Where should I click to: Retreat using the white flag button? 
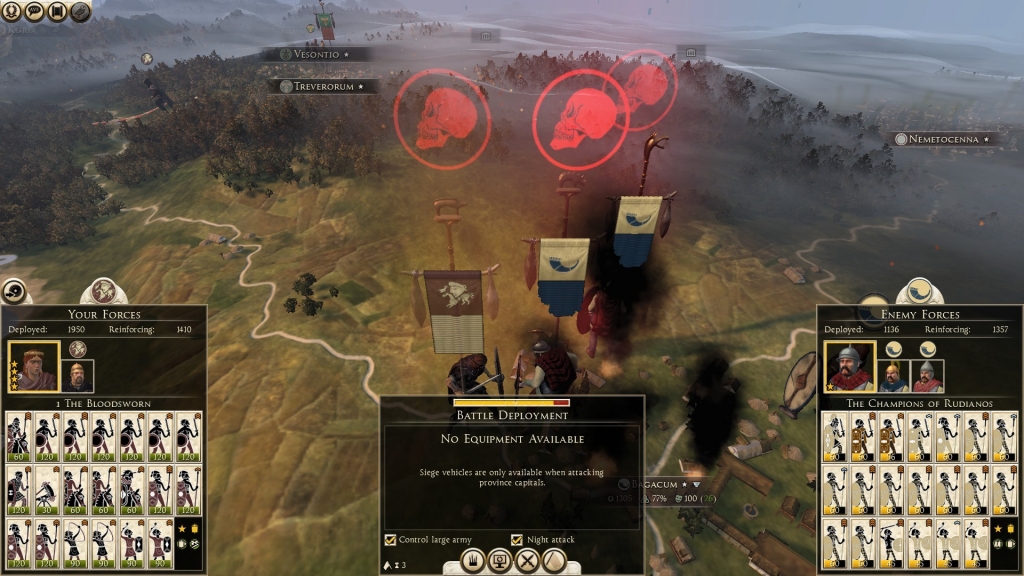[x=553, y=561]
